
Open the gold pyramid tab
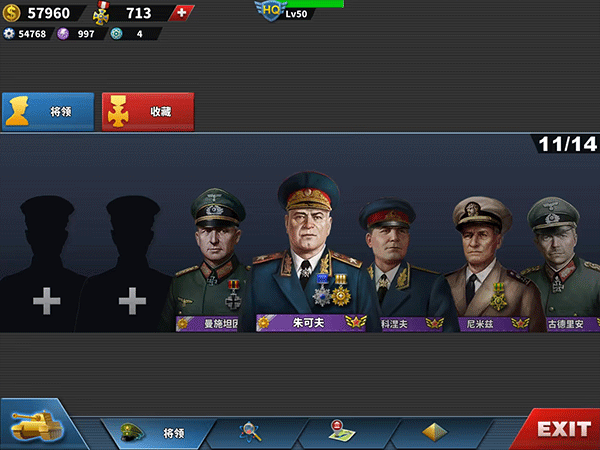pos(434,432)
